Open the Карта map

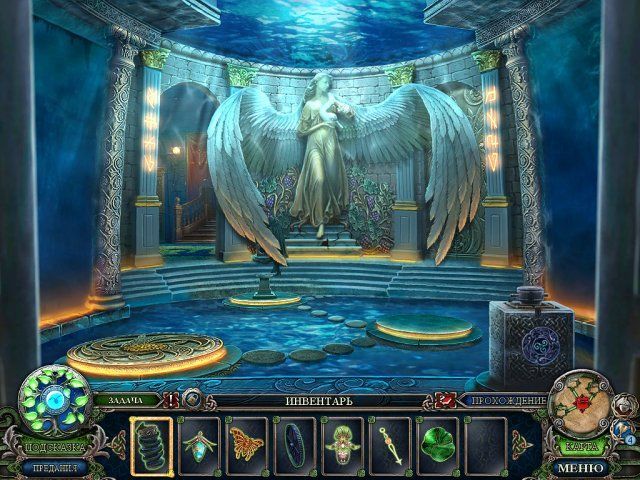point(581,446)
